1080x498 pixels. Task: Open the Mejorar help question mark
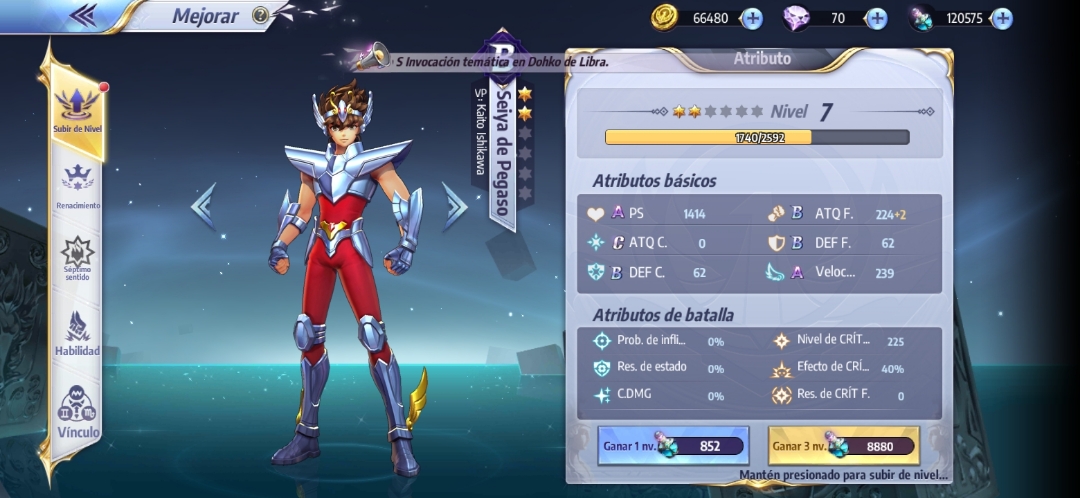[260, 15]
